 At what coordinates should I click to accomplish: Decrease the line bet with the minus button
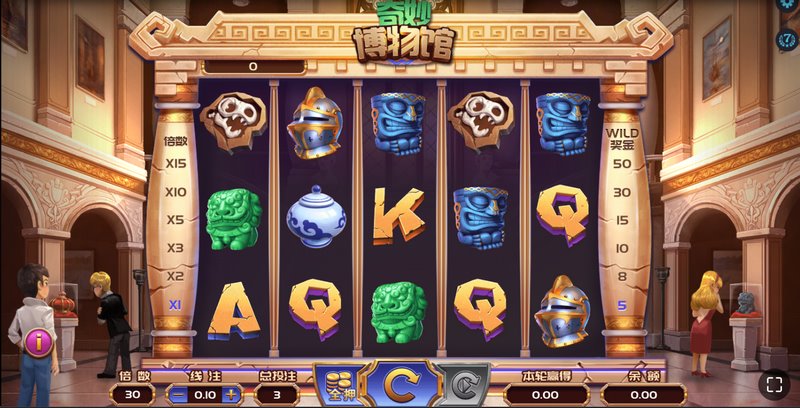click(x=176, y=394)
